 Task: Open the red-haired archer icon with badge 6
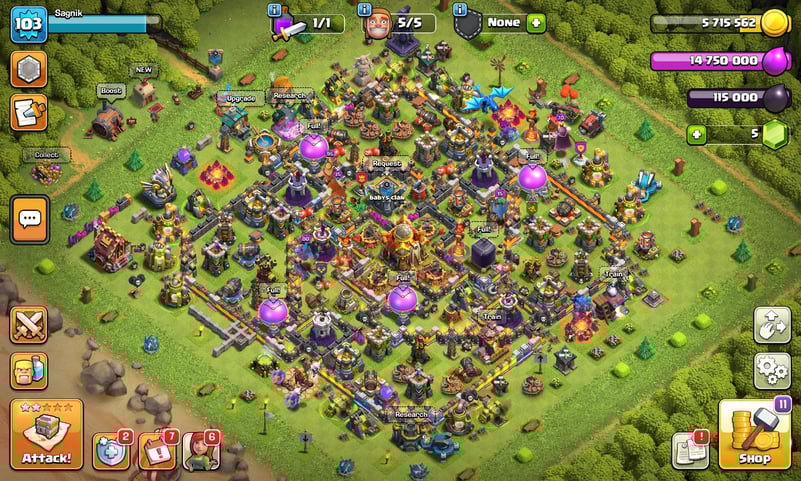click(200, 450)
